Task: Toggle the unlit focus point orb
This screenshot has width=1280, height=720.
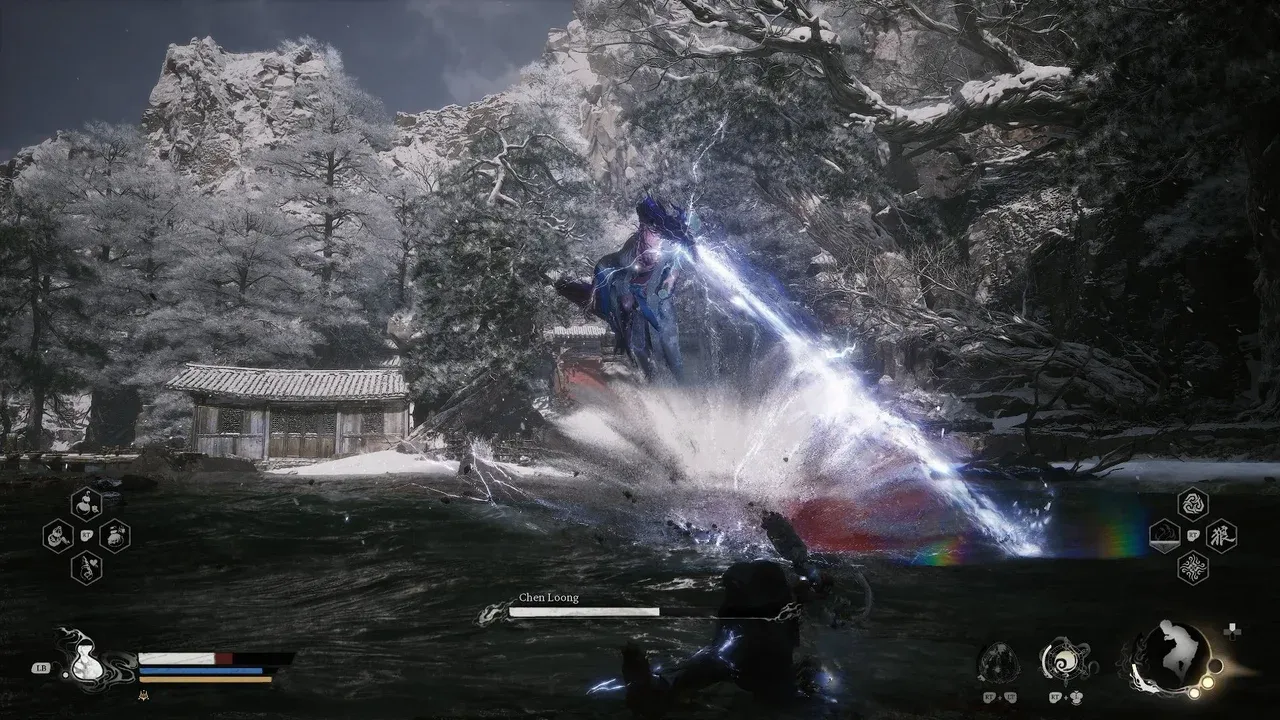Action: [1216, 665]
